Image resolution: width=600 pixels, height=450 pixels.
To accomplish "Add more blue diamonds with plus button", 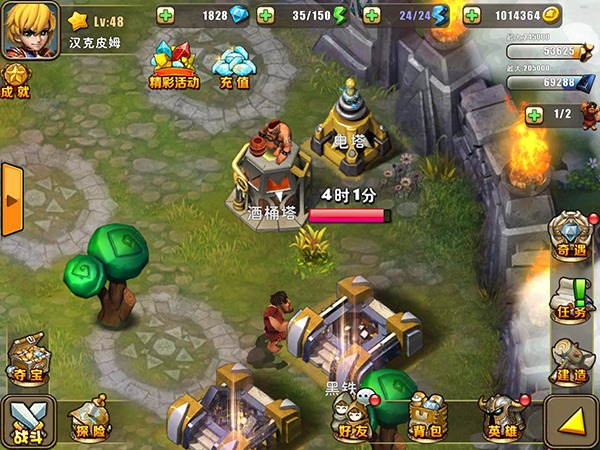I will pyautogui.click(x=166, y=15).
